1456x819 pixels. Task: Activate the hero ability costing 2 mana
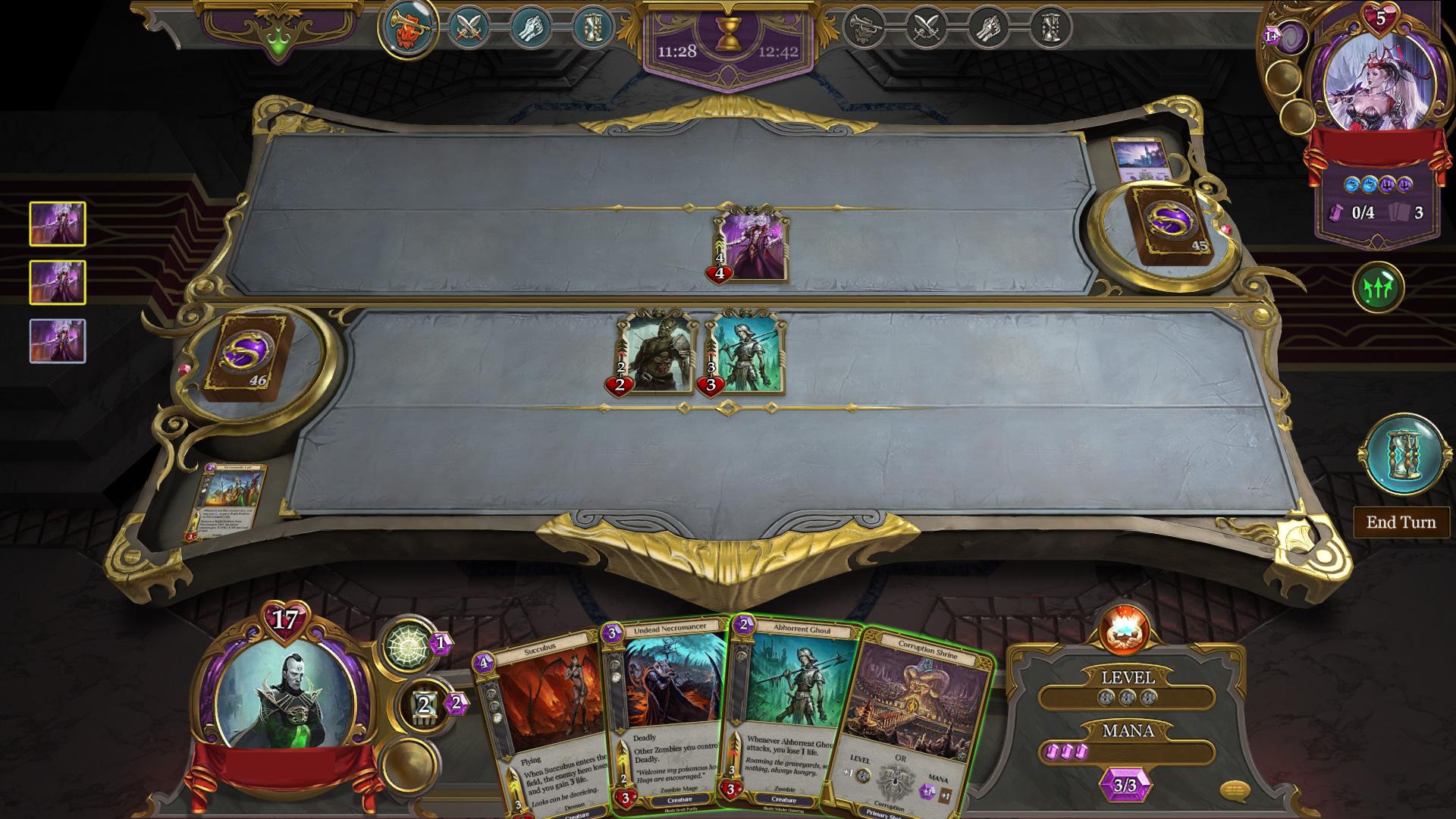tap(426, 705)
